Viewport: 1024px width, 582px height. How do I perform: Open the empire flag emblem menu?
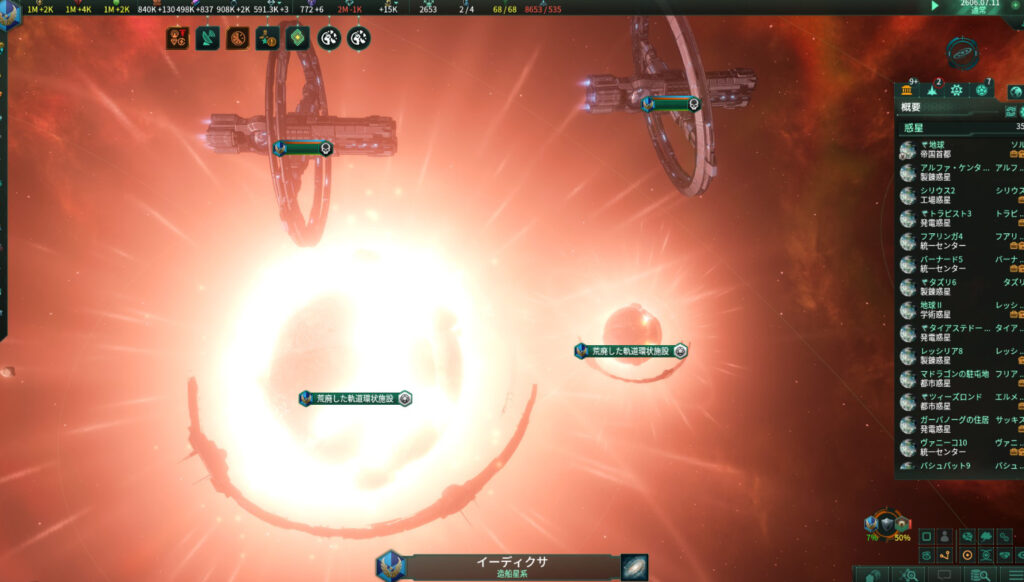coord(8,15)
